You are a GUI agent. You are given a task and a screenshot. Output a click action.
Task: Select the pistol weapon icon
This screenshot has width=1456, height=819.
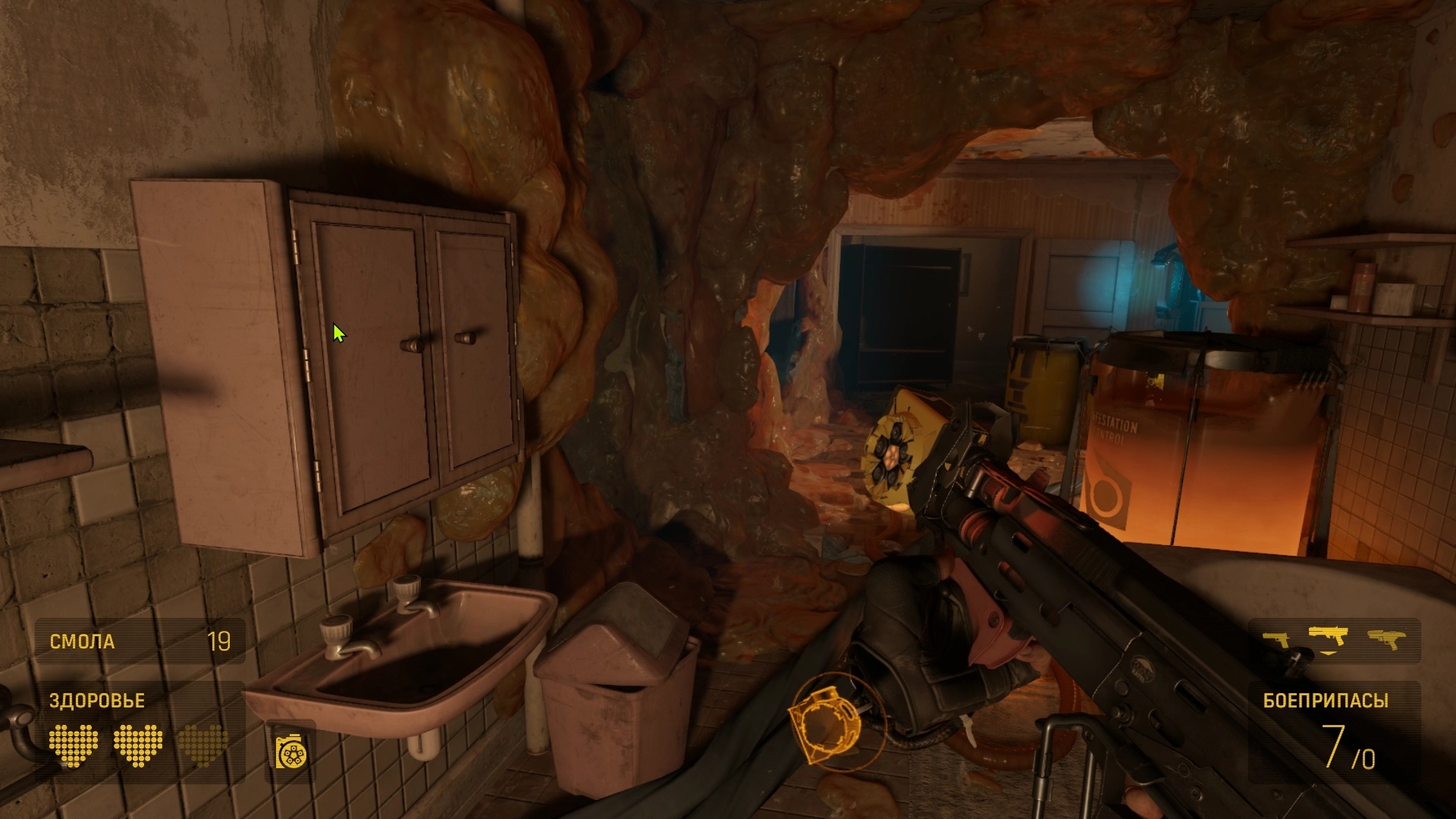point(1276,641)
